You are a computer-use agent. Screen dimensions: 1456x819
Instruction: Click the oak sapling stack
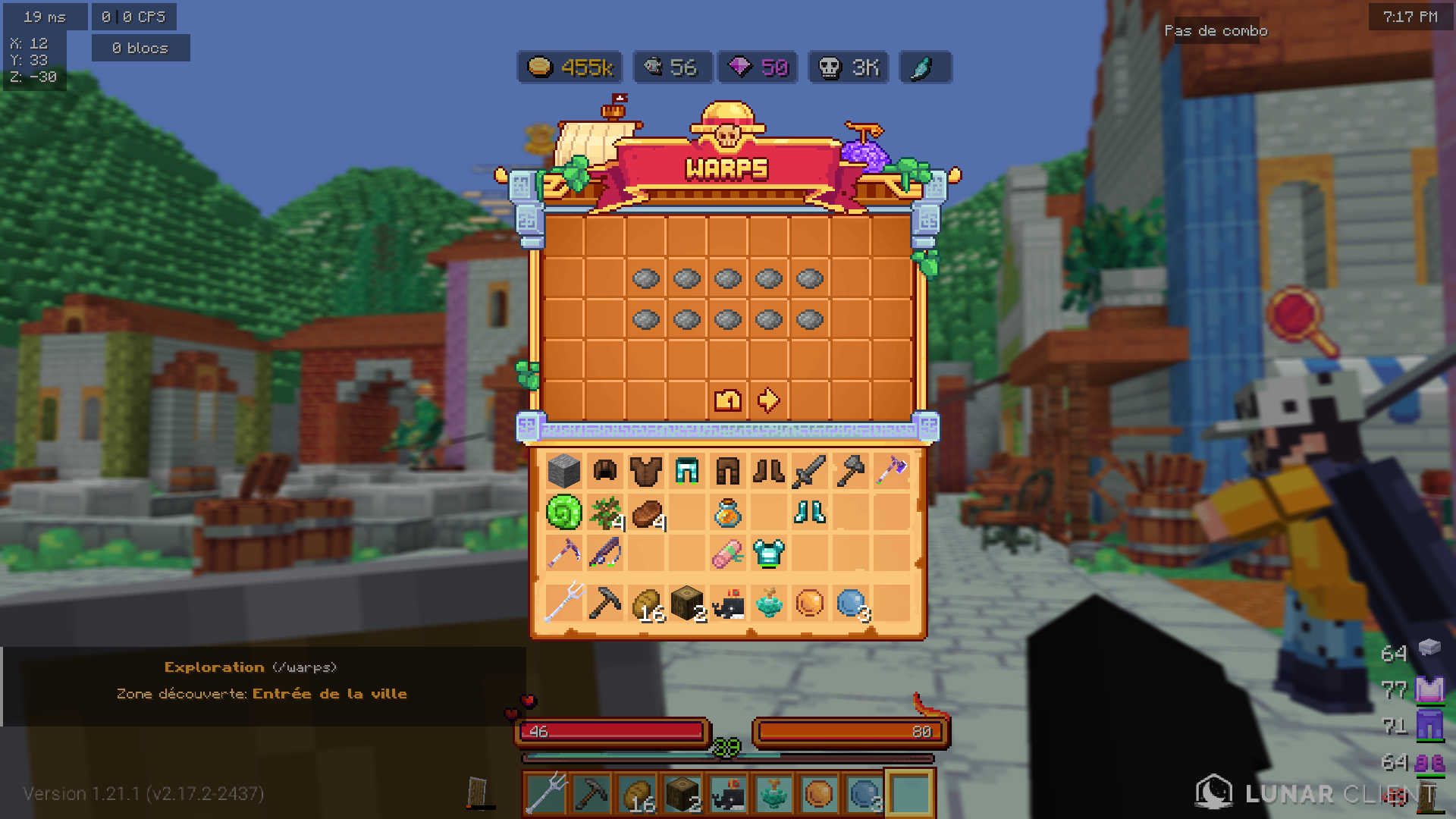605,513
